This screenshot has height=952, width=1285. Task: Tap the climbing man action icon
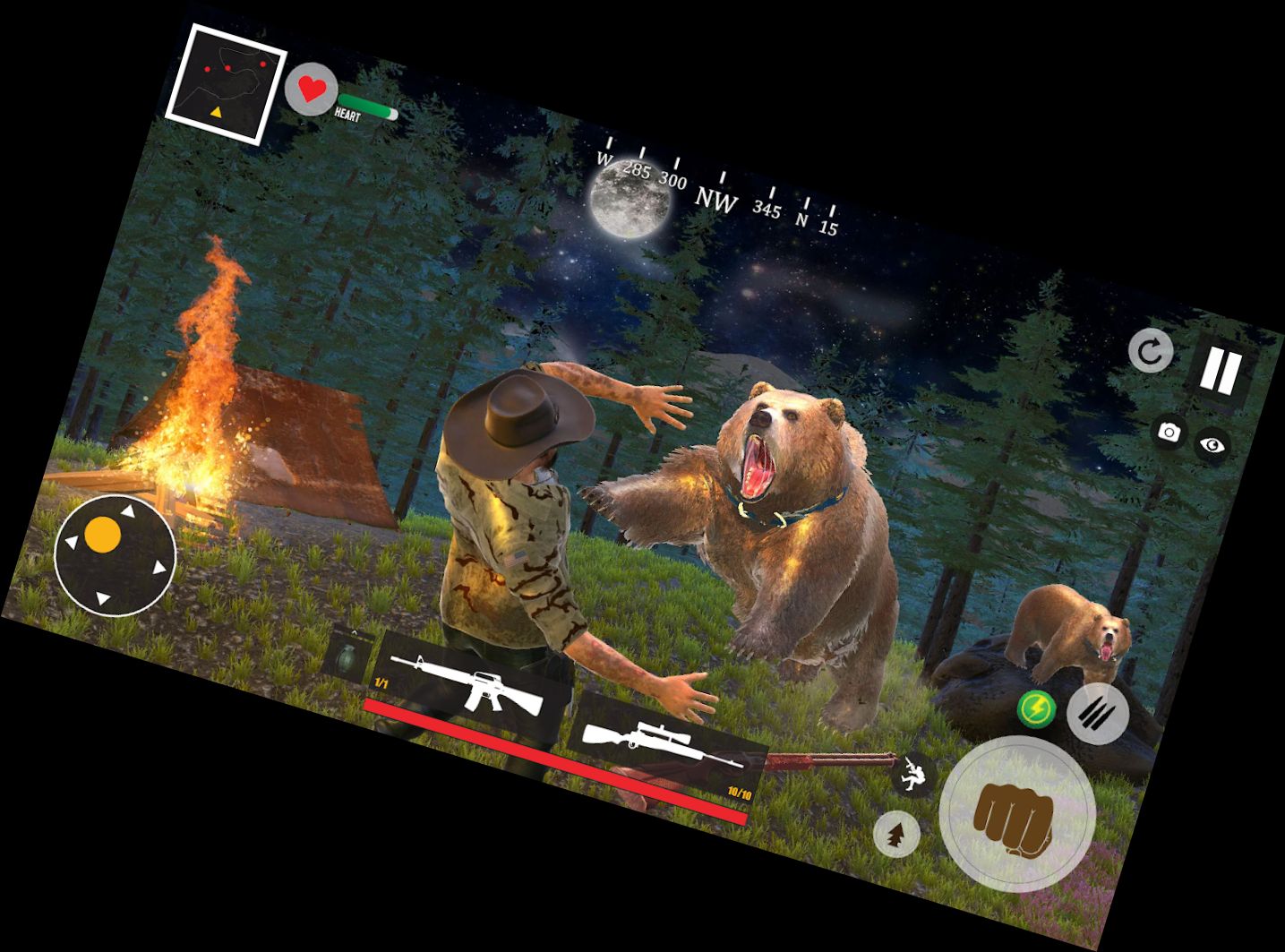(x=916, y=776)
